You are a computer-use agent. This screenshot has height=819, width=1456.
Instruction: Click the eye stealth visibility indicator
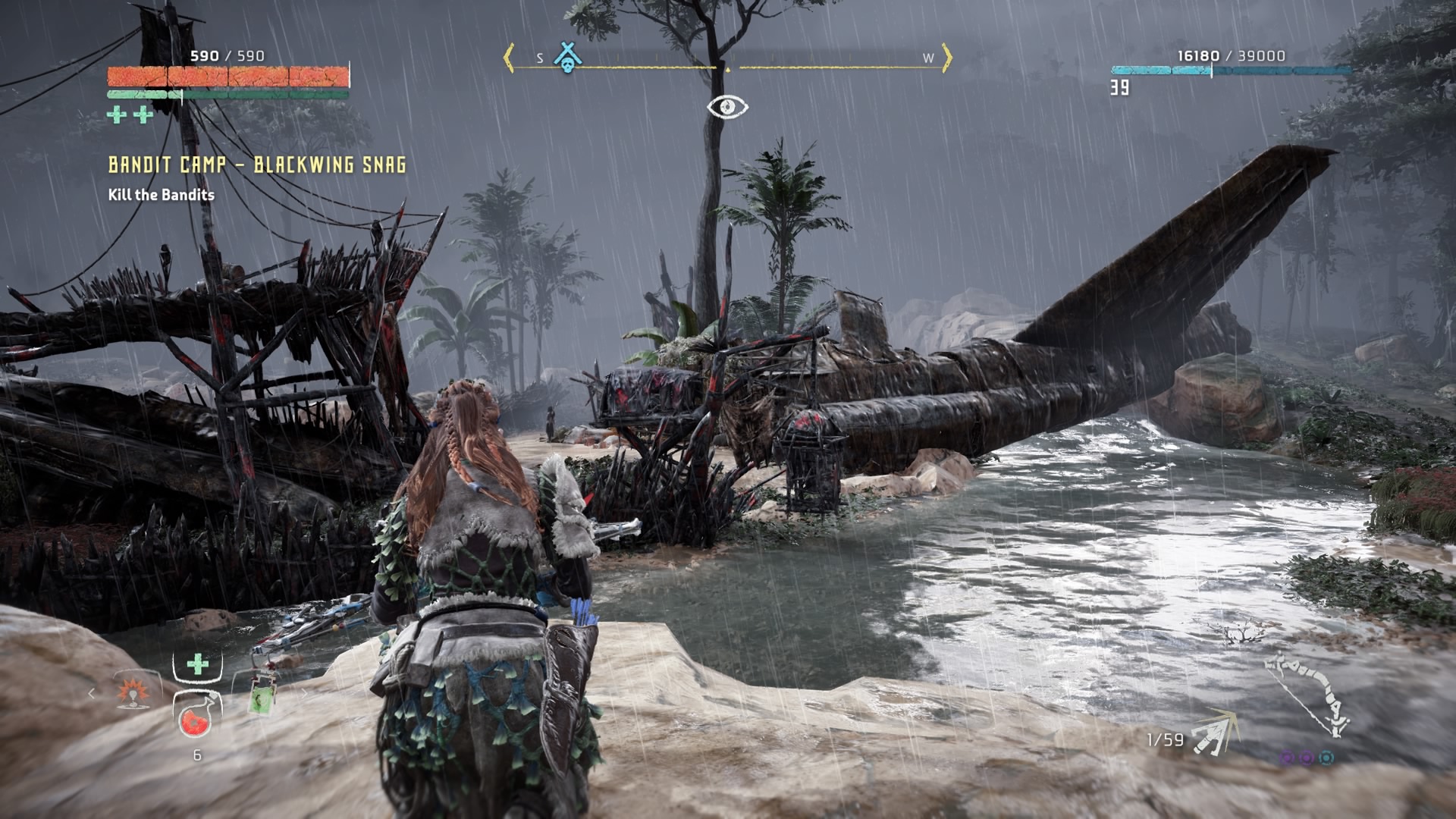coord(727,107)
